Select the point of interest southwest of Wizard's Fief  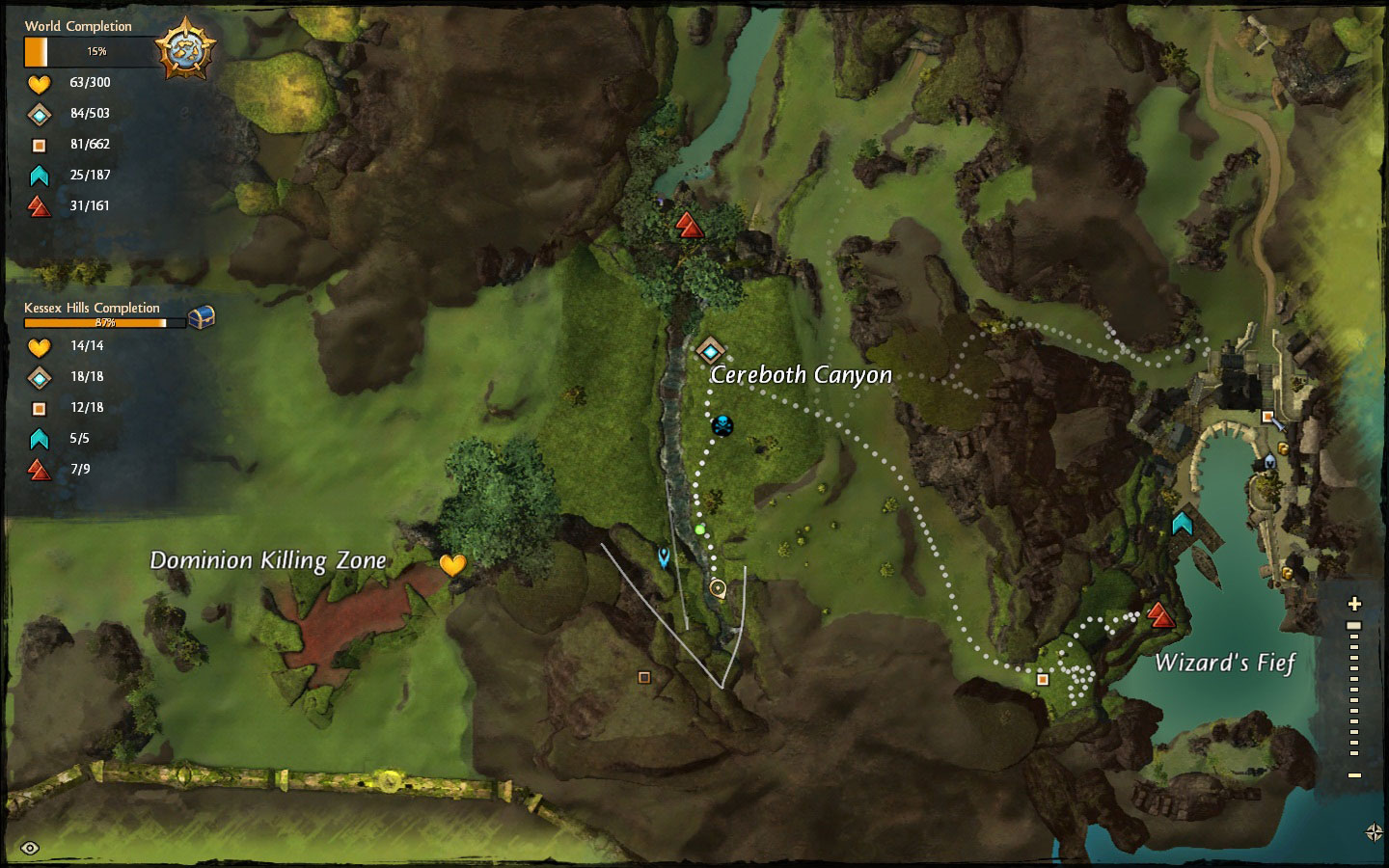pos(1043,679)
